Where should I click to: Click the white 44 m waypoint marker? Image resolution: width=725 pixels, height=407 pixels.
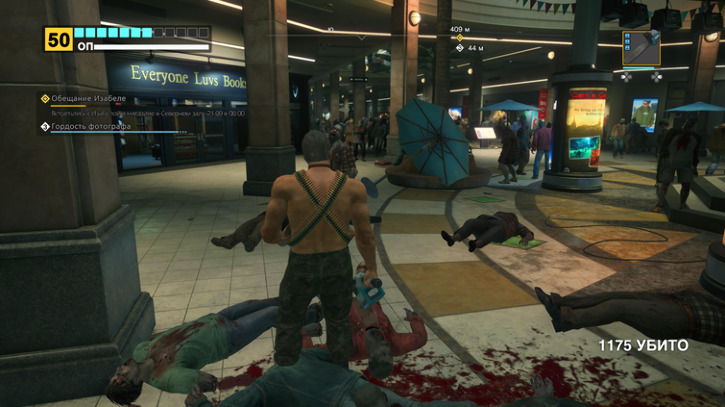coord(458,48)
